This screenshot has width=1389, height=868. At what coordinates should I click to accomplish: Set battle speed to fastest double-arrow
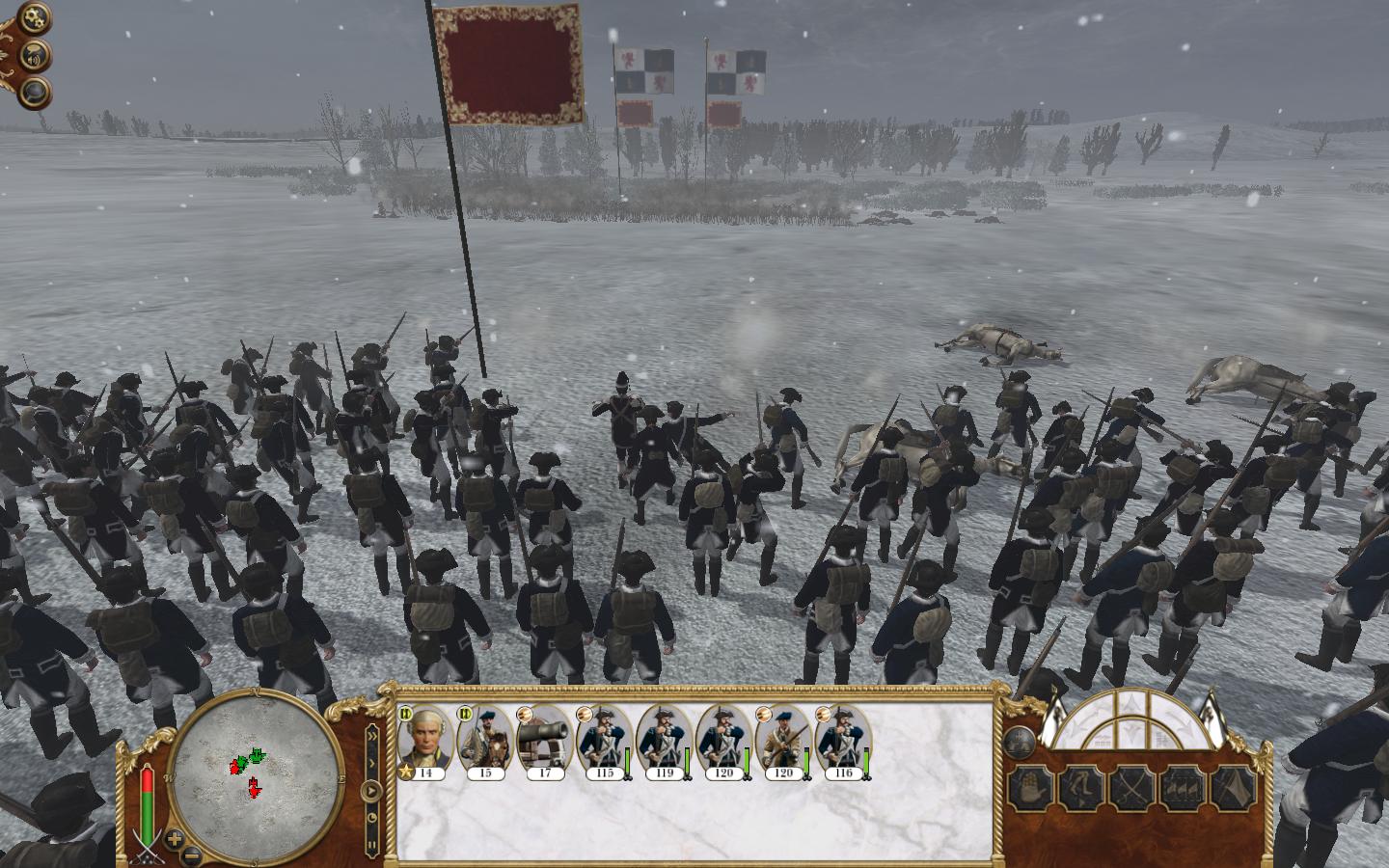coord(371,736)
